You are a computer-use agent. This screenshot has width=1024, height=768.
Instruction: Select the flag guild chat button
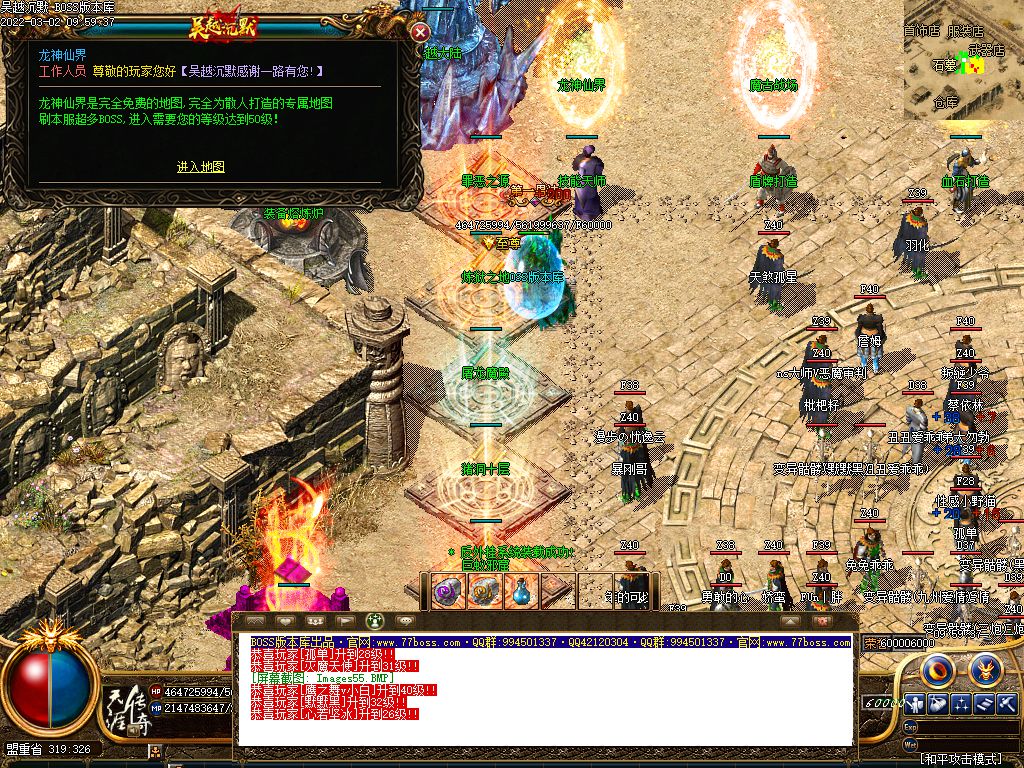coord(344,621)
